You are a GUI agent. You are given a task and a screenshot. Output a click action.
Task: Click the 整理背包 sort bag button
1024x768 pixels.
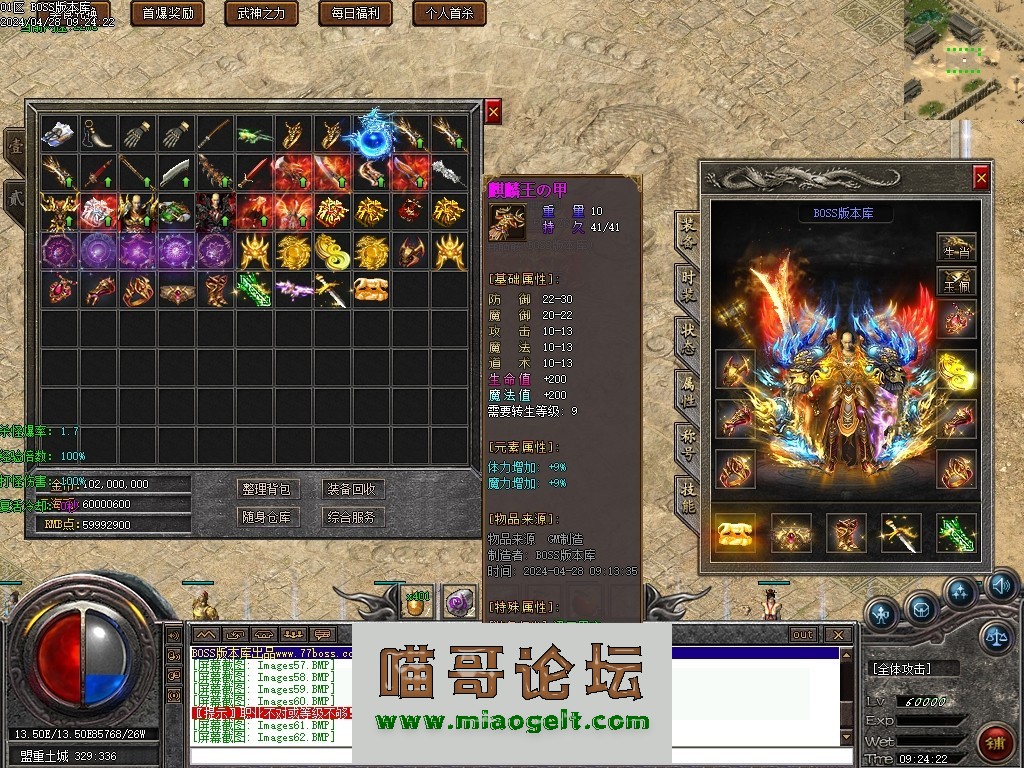[267, 489]
